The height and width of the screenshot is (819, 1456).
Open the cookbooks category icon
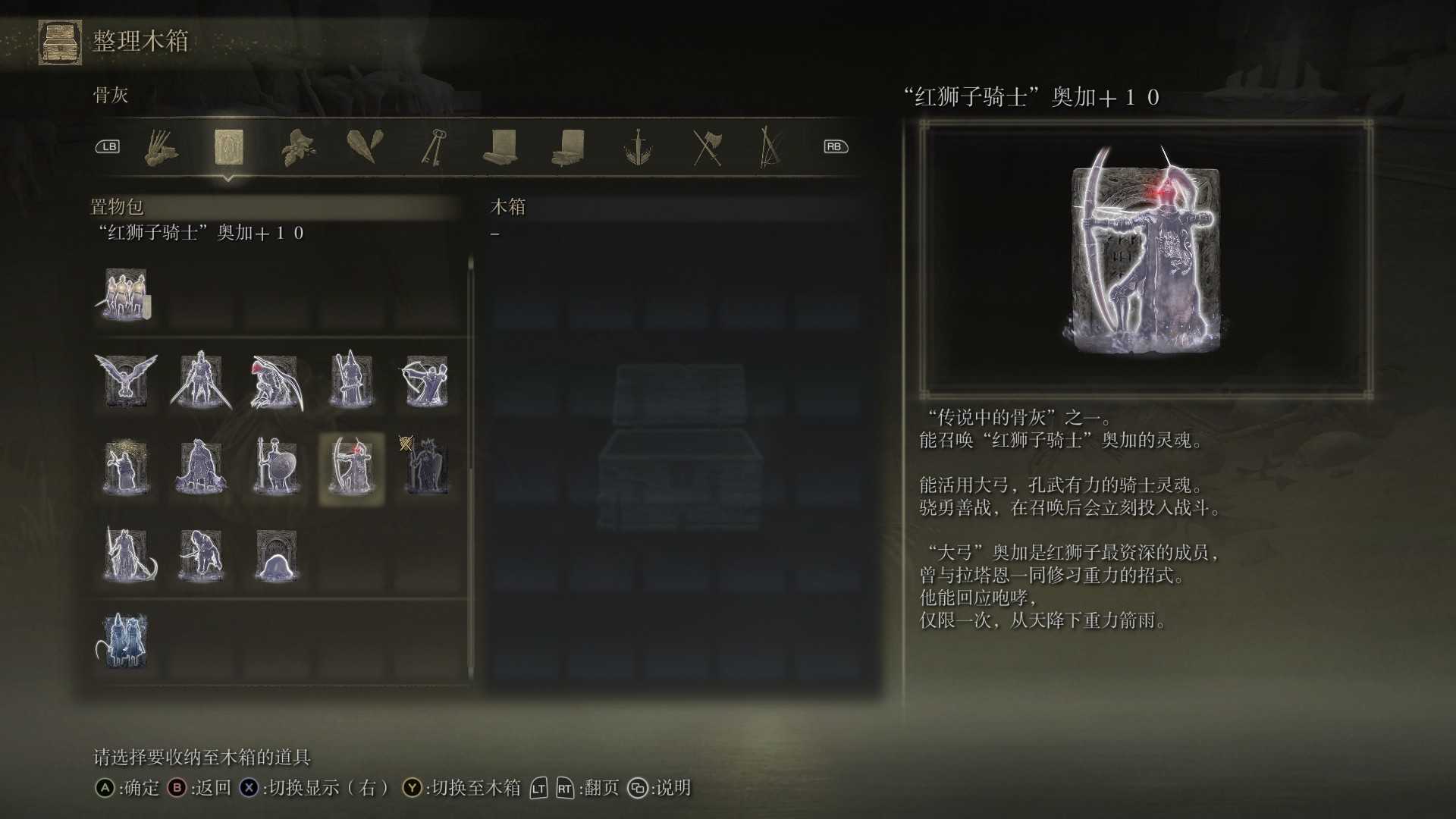570,148
